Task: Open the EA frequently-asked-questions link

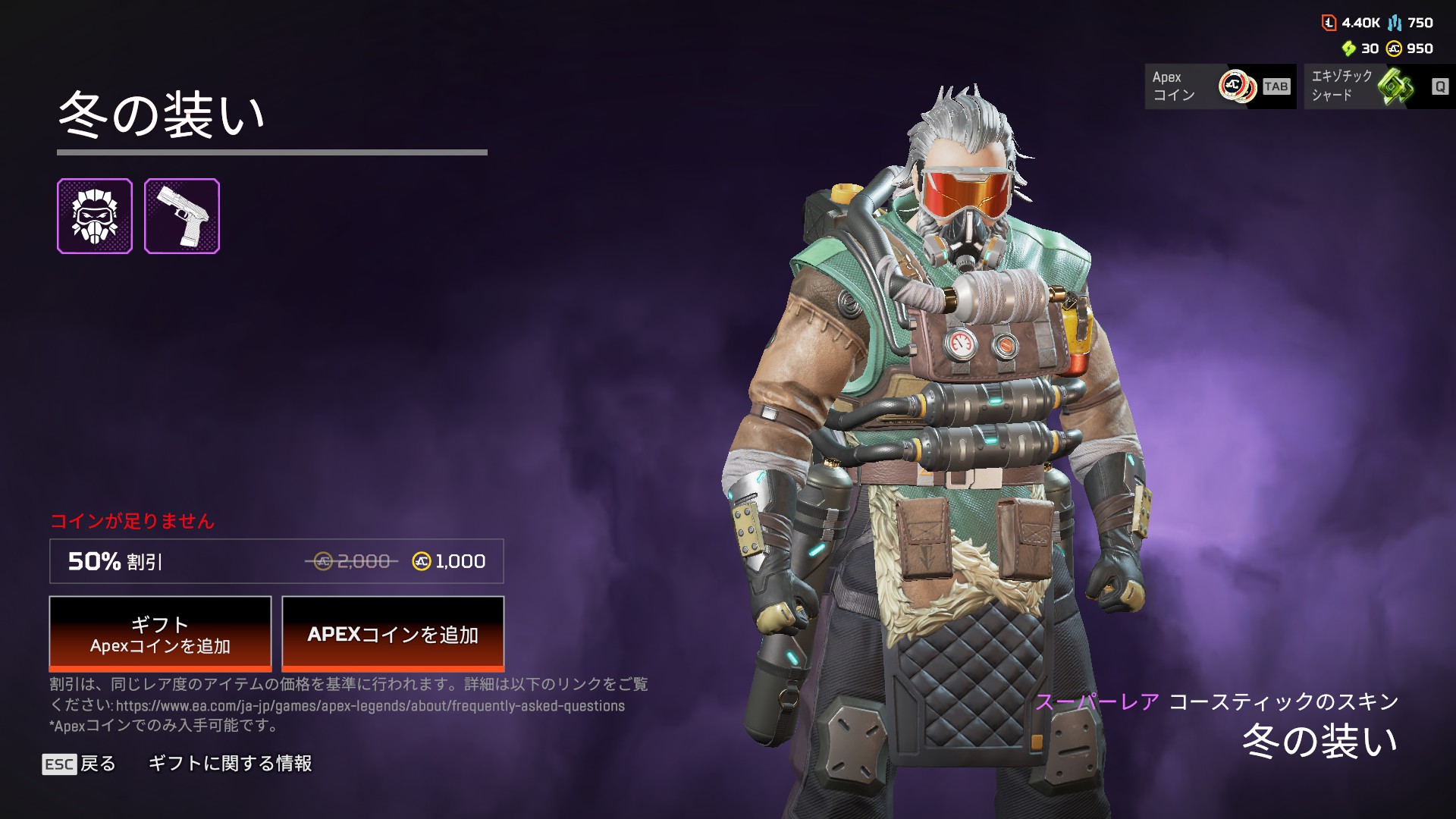Action: tap(370, 706)
